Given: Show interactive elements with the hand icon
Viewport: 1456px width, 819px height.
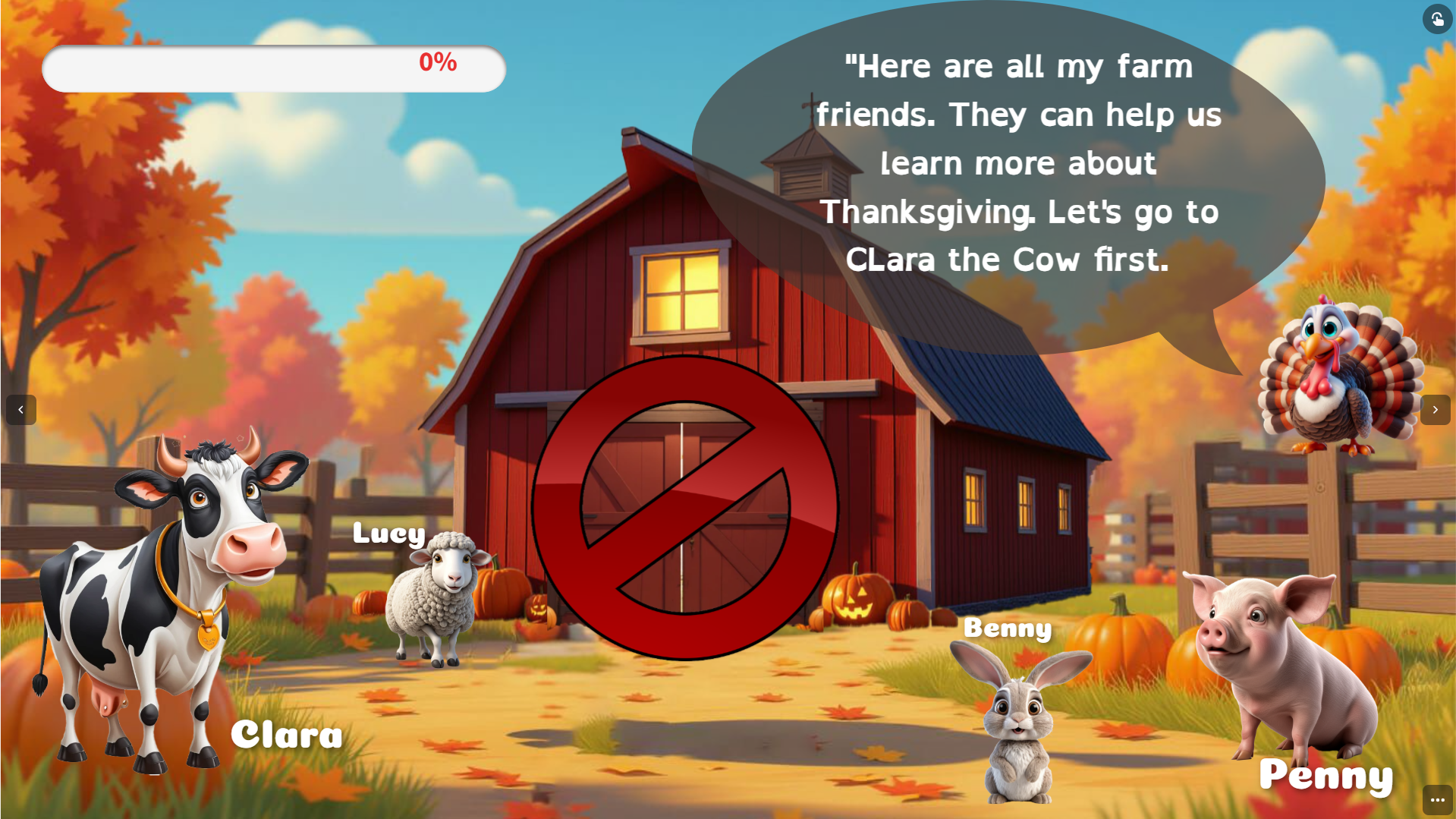Looking at the screenshot, I should point(1437,19).
